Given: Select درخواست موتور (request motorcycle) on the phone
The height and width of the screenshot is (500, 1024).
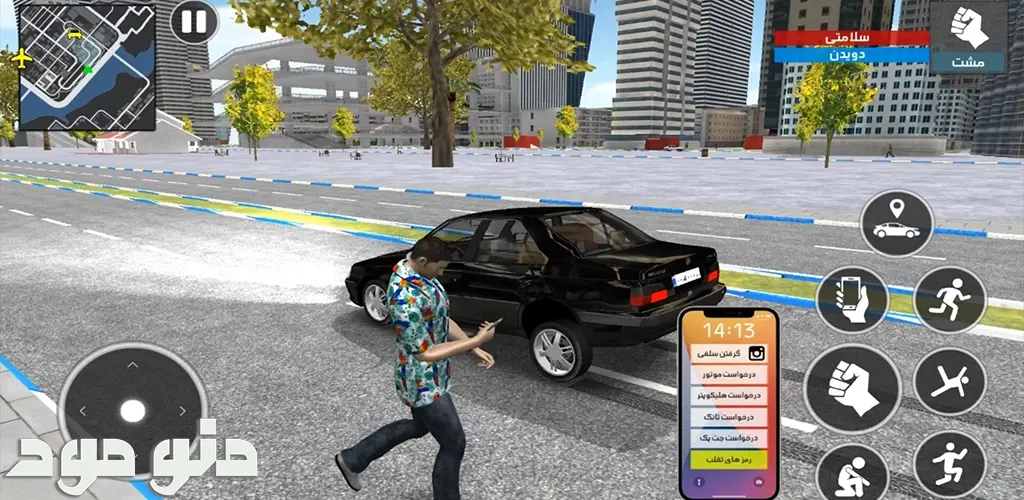Looking at the screenshot, I should (x=728, y=375).
